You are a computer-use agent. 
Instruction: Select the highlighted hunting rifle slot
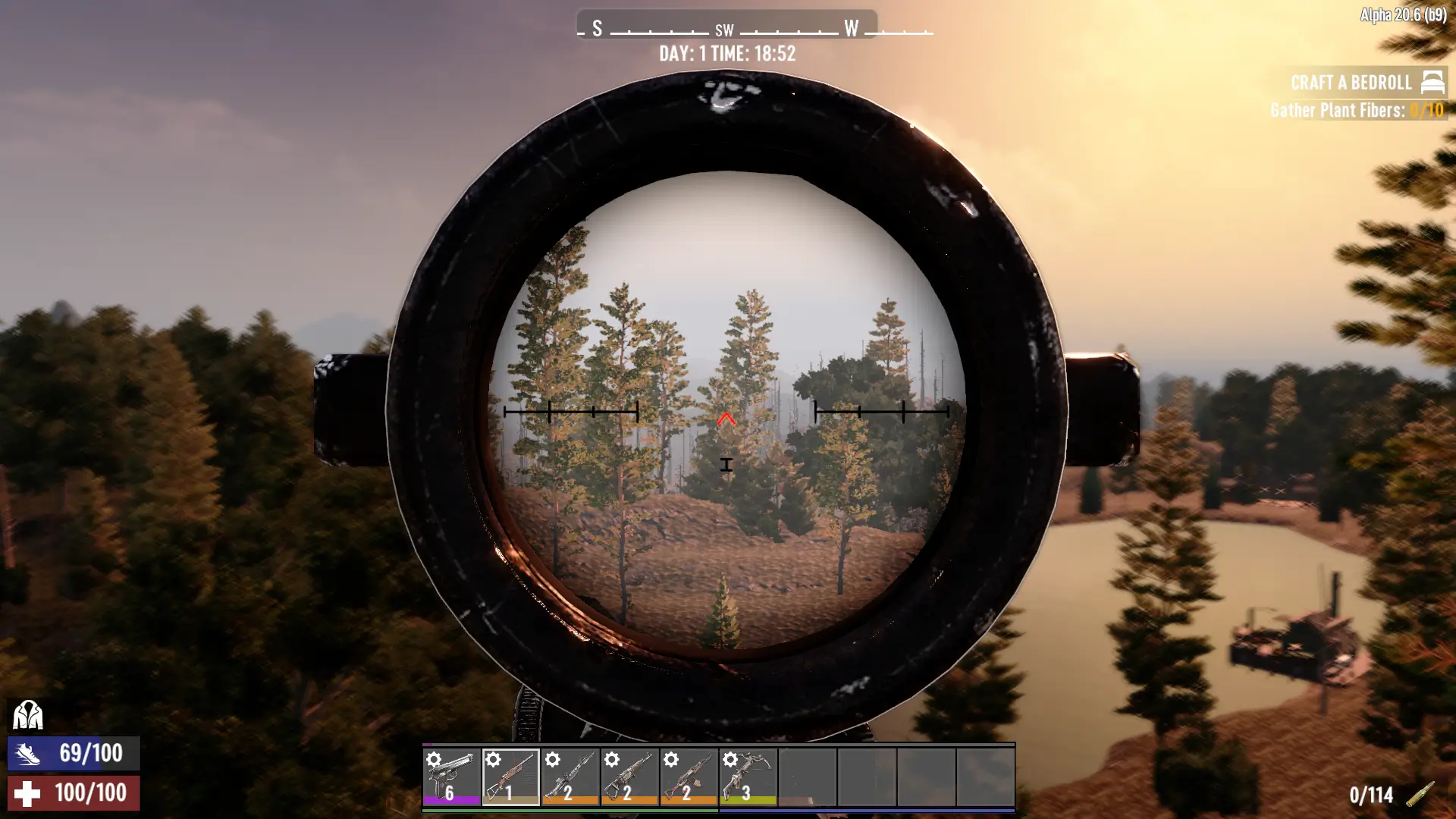(510, 777)
